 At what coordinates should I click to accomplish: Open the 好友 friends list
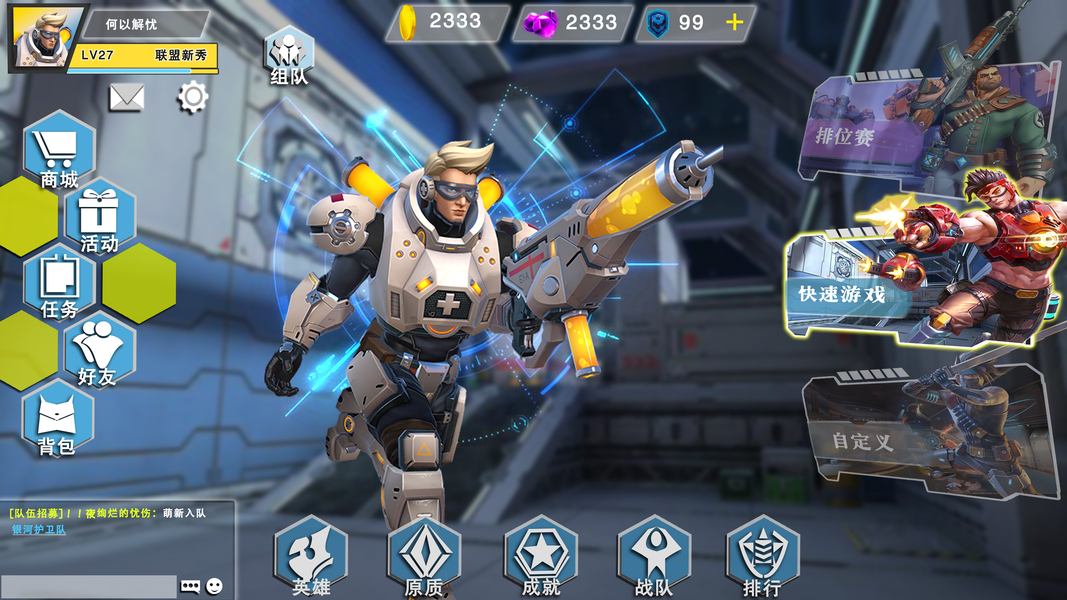[x=99, y=350]
